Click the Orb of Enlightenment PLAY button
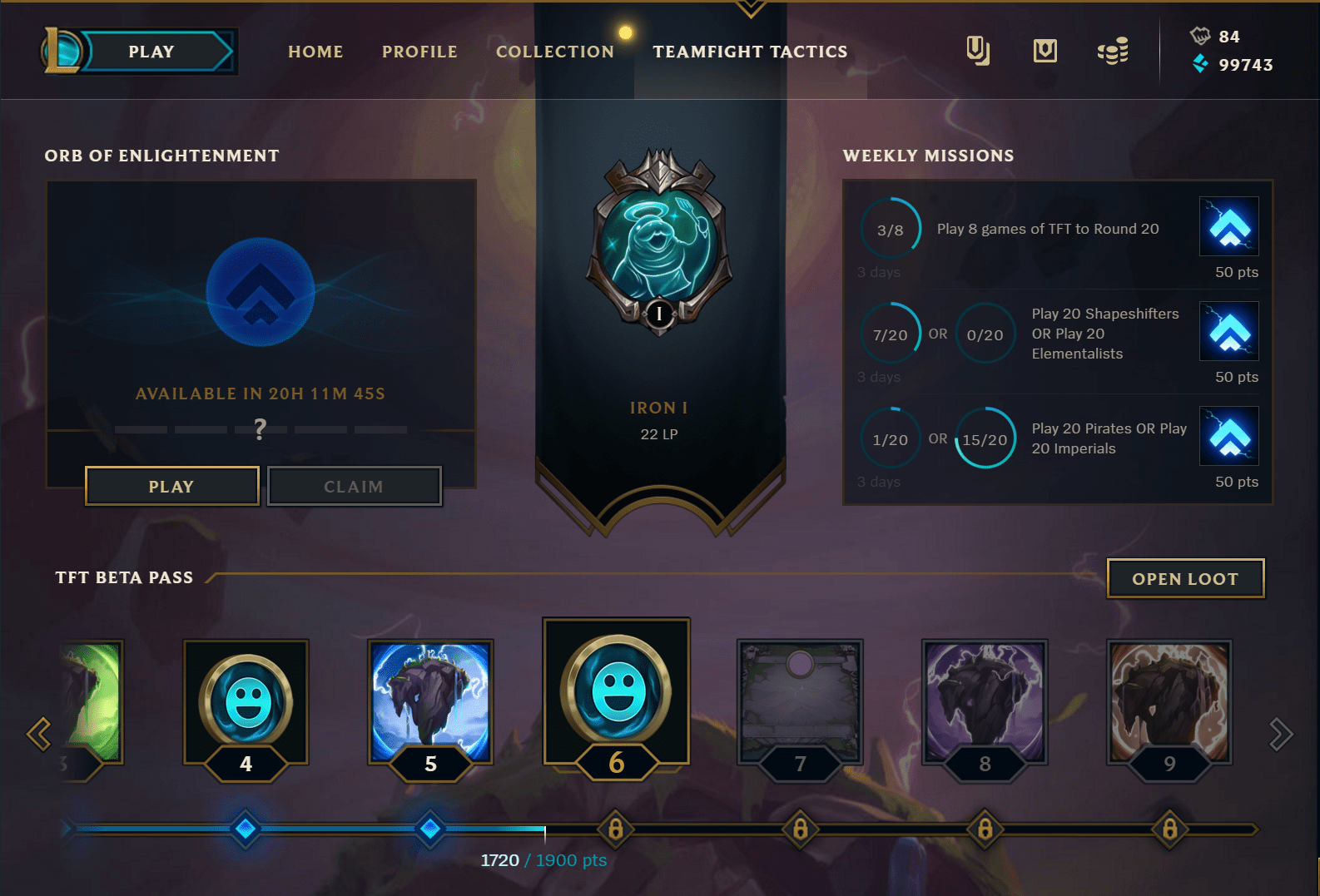Viewport: 1320px width, 896px height. pyautogui.click(x=171, y=487)
